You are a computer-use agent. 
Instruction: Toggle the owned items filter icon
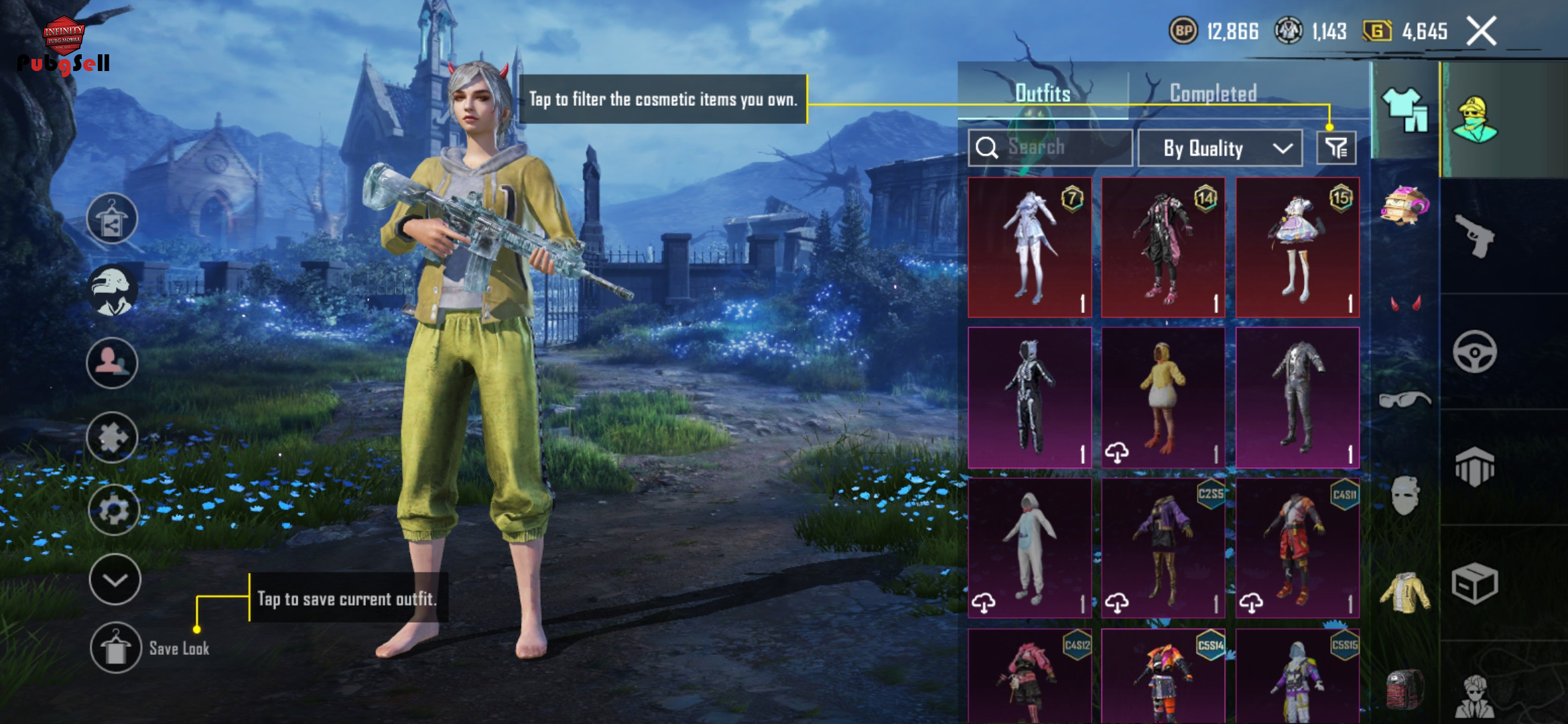click(x=1336, y=148)
